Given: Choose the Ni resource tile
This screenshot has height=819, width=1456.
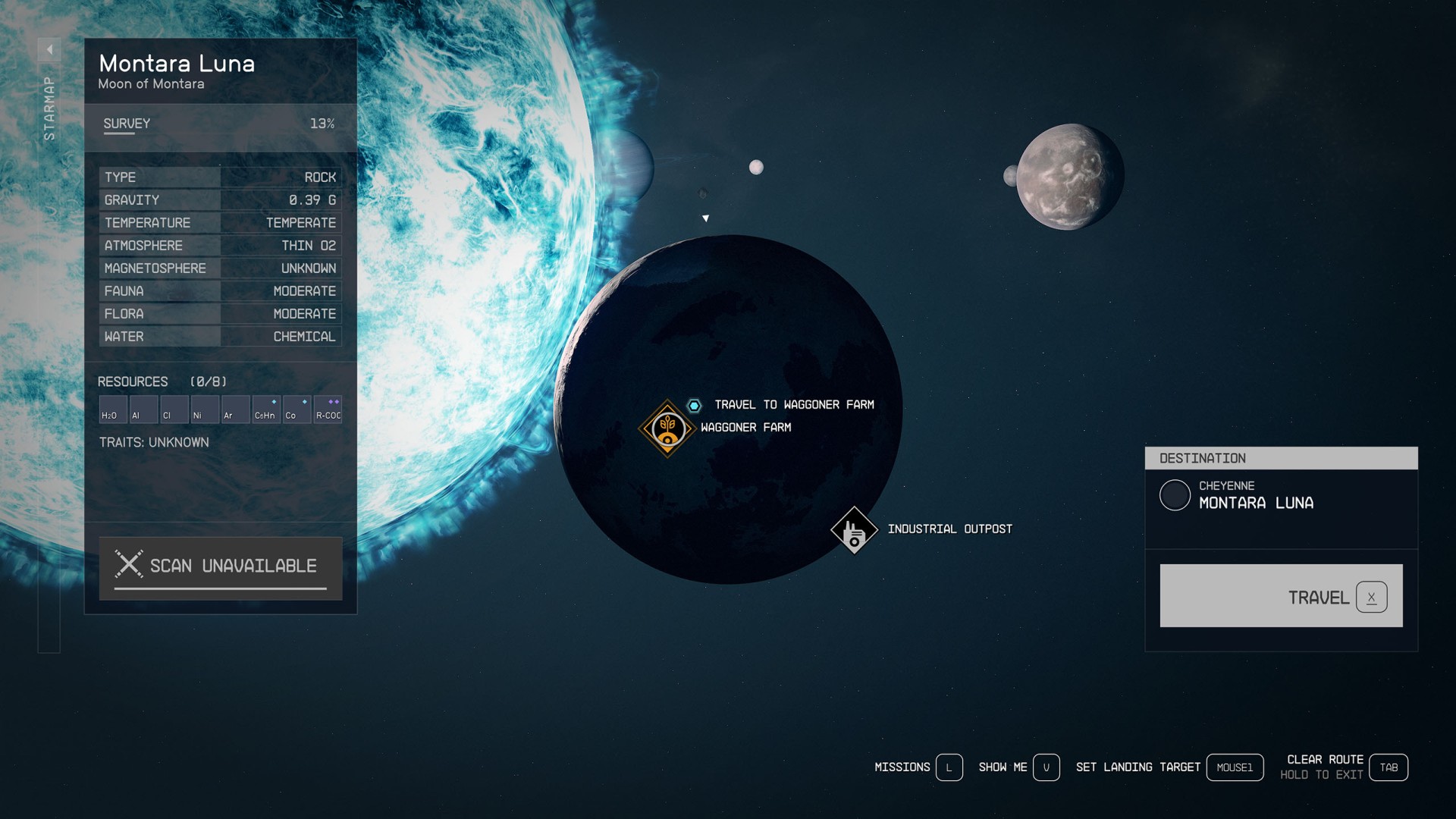Looking at the screenshot, I should (x=205, y=409).
